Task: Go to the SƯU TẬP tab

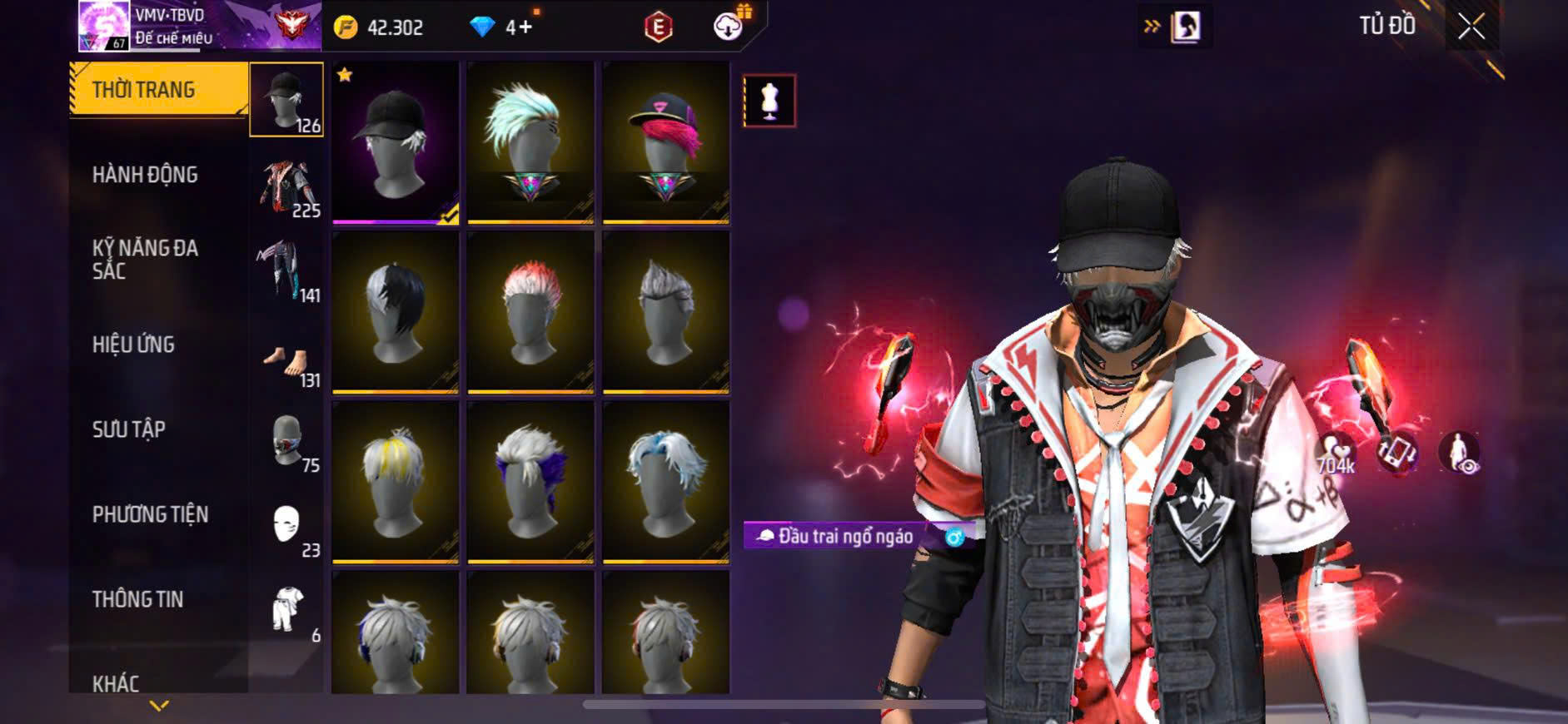Action: coord(129,429)
